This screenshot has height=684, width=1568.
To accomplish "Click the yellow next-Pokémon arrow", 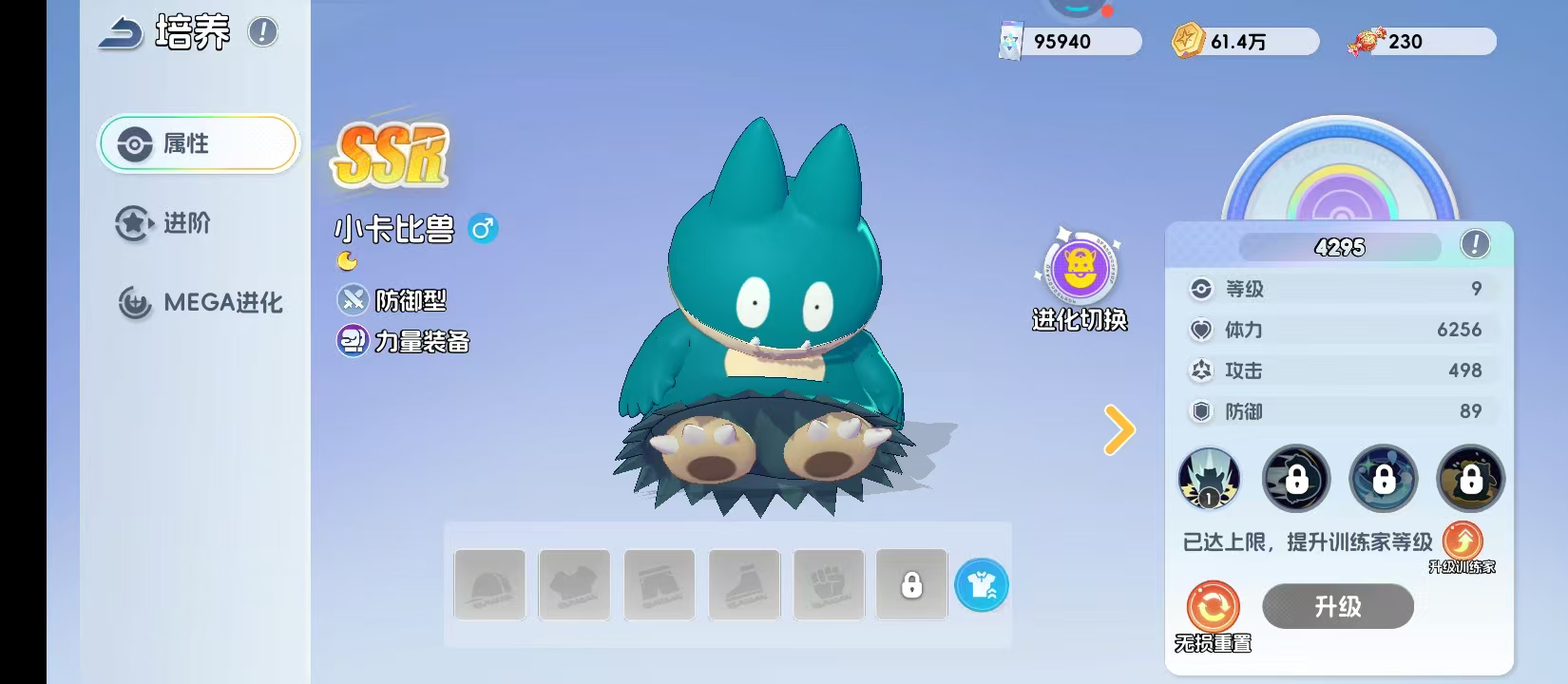I will (1119, 429).
